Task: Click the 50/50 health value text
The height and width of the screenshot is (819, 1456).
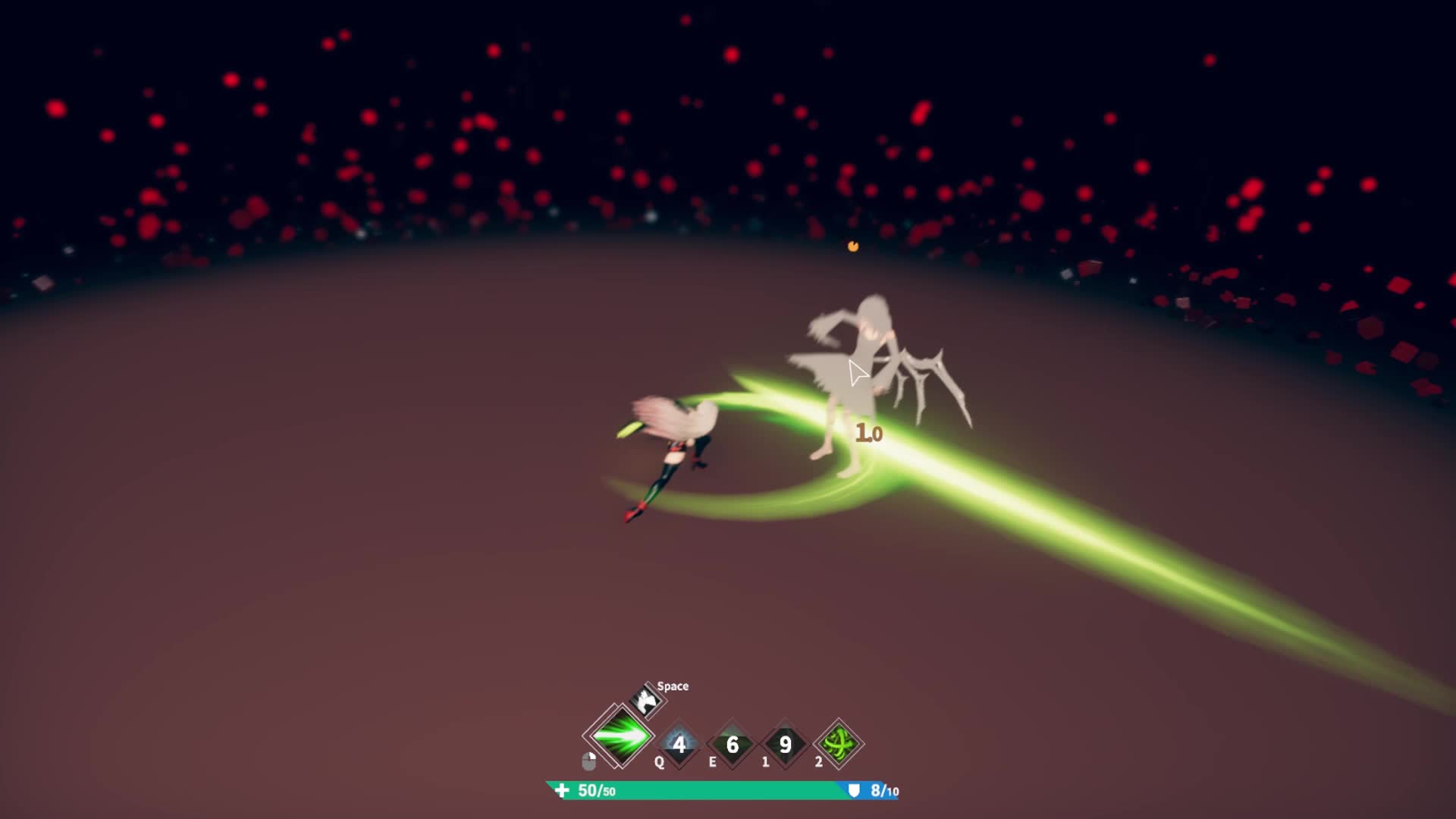Action: coord(595,790)
